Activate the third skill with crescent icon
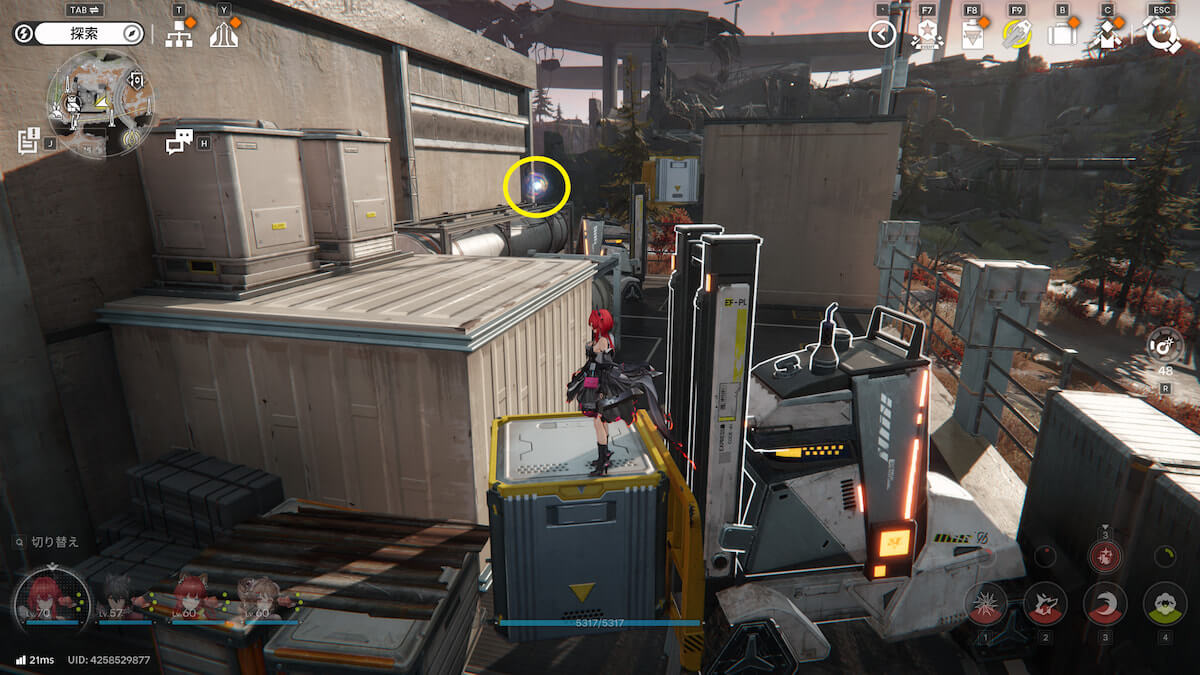The height and width of the screenshot is (675, 1200). point(1105,603)
